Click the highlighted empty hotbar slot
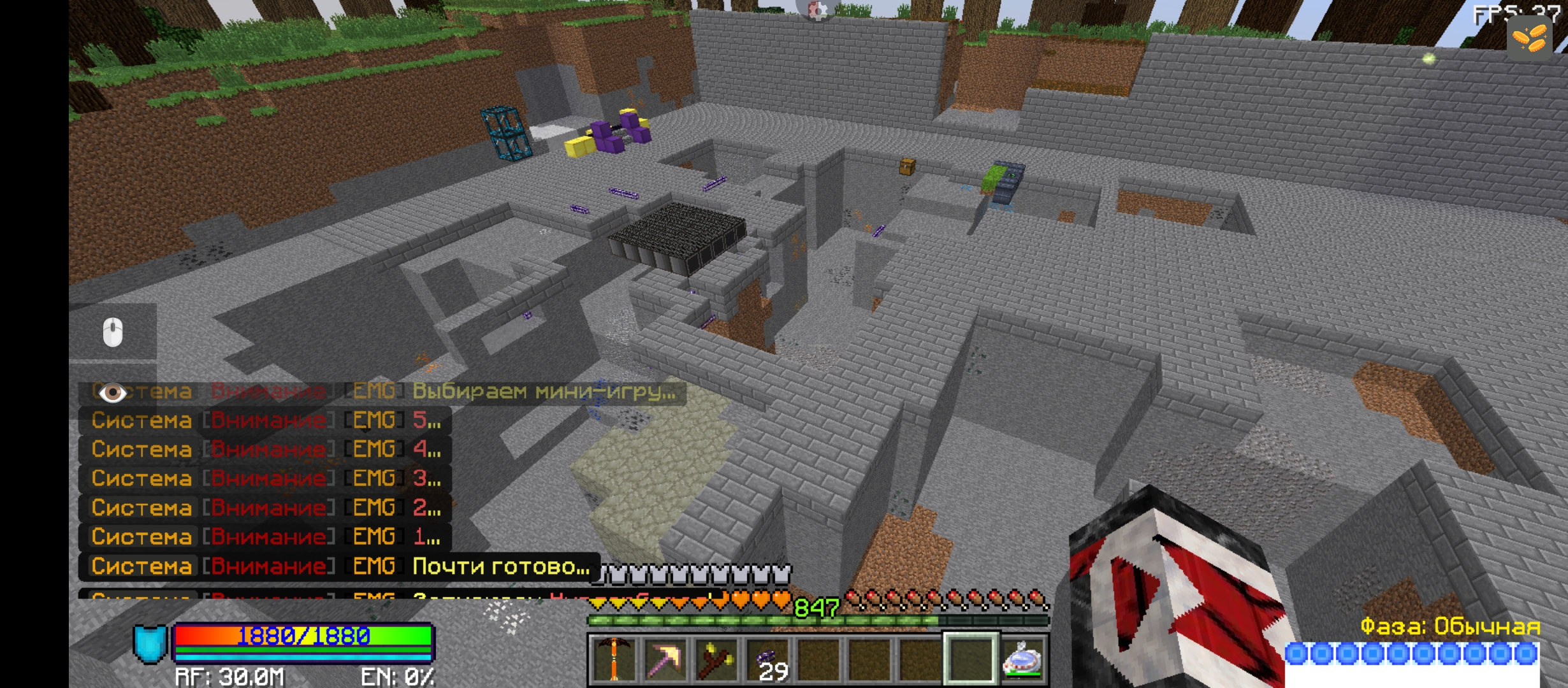The width and height of the screenshot is (1568, 688). tap(971, 659)
